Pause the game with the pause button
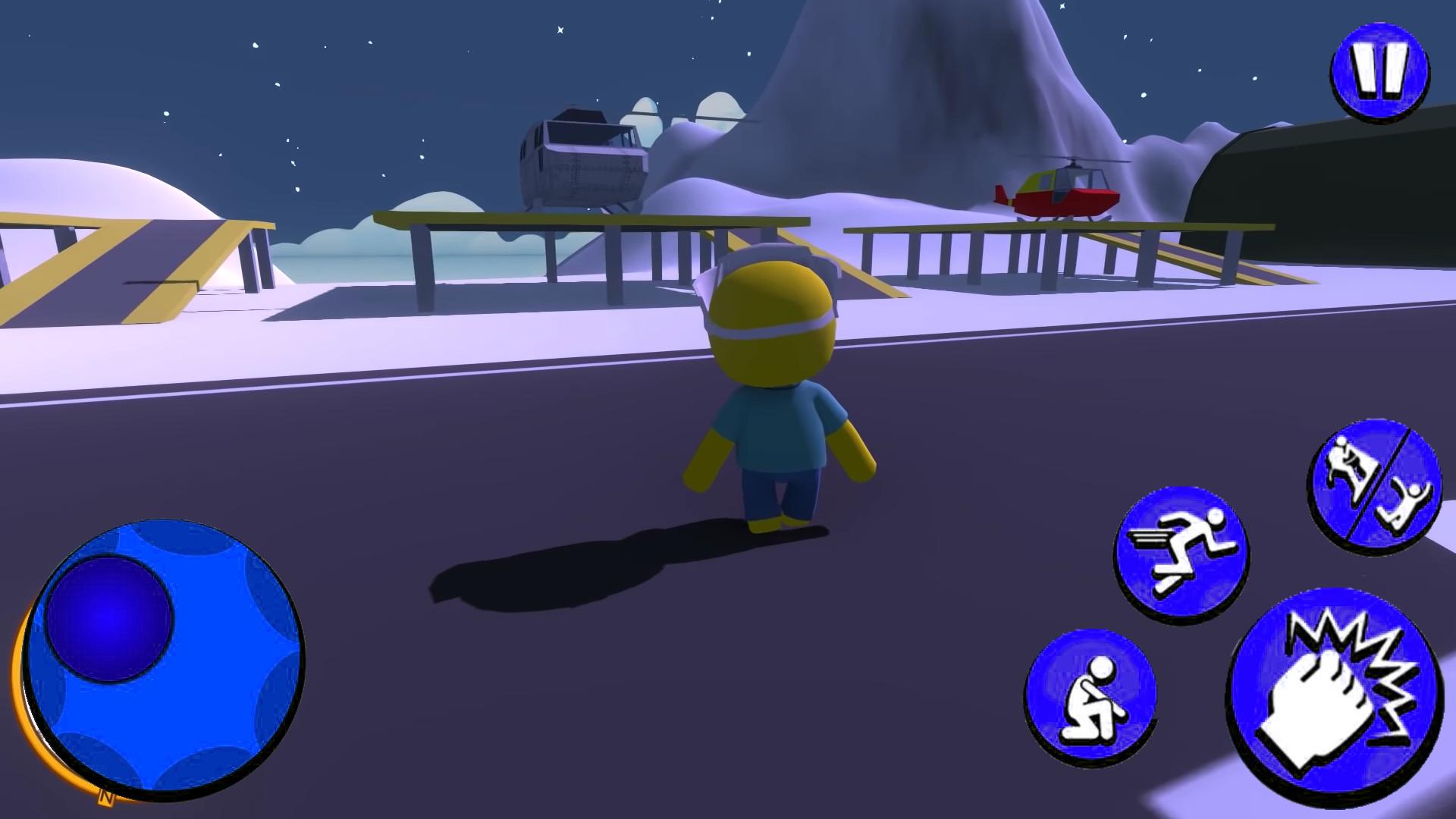 pos(1380,71)
